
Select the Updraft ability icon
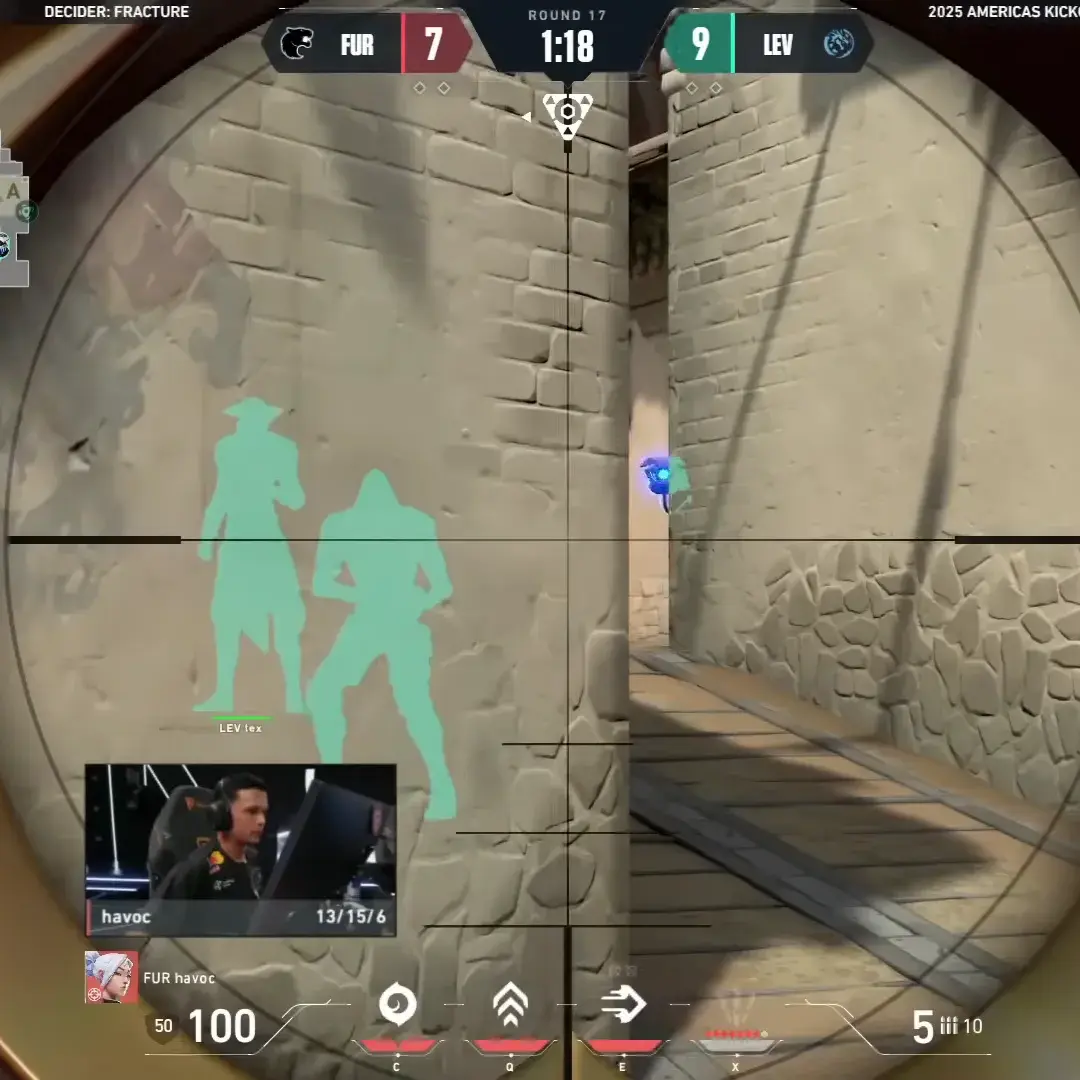point(510,1004)
